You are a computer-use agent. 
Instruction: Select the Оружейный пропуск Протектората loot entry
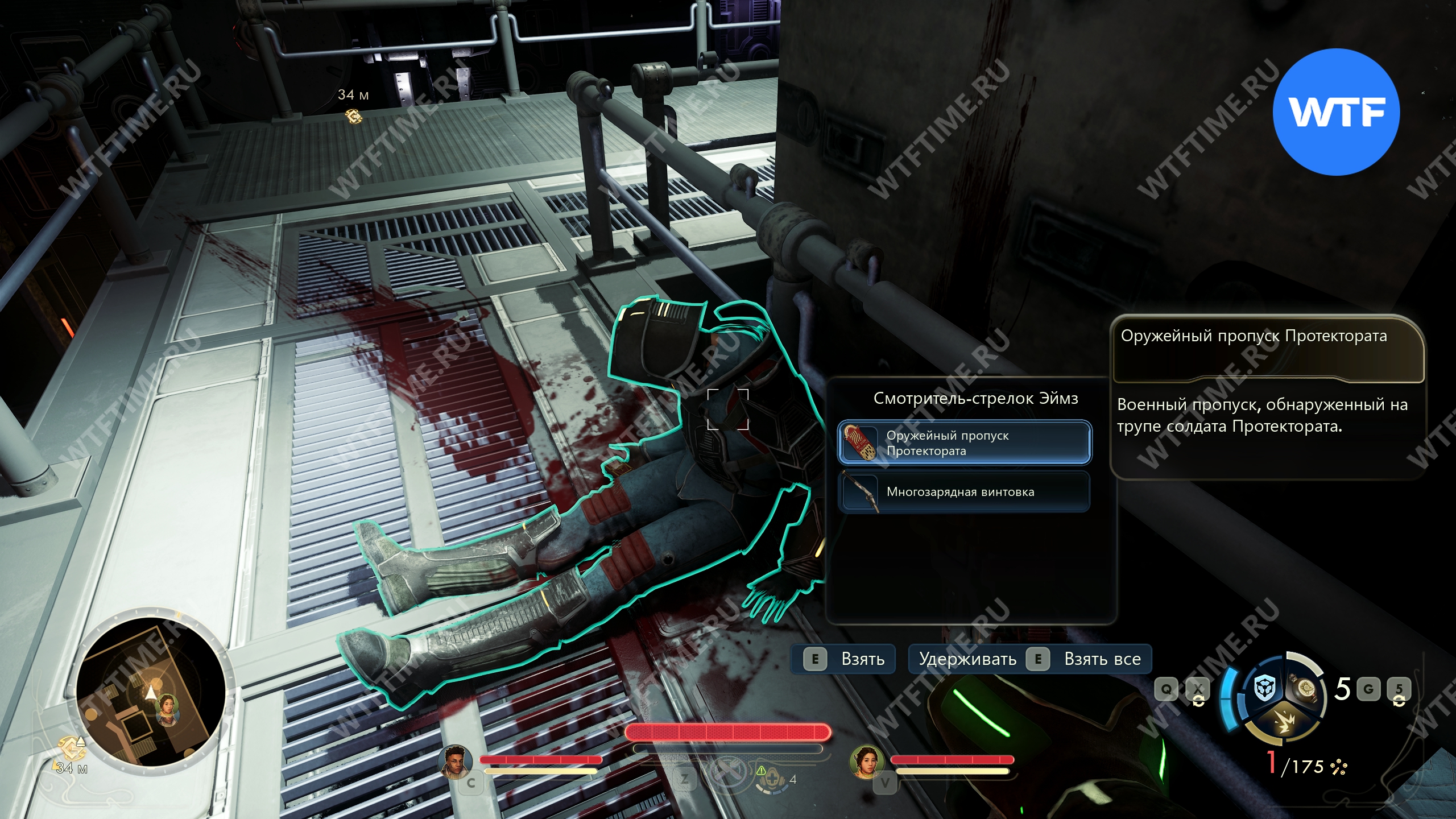click(x=965, y=442)
